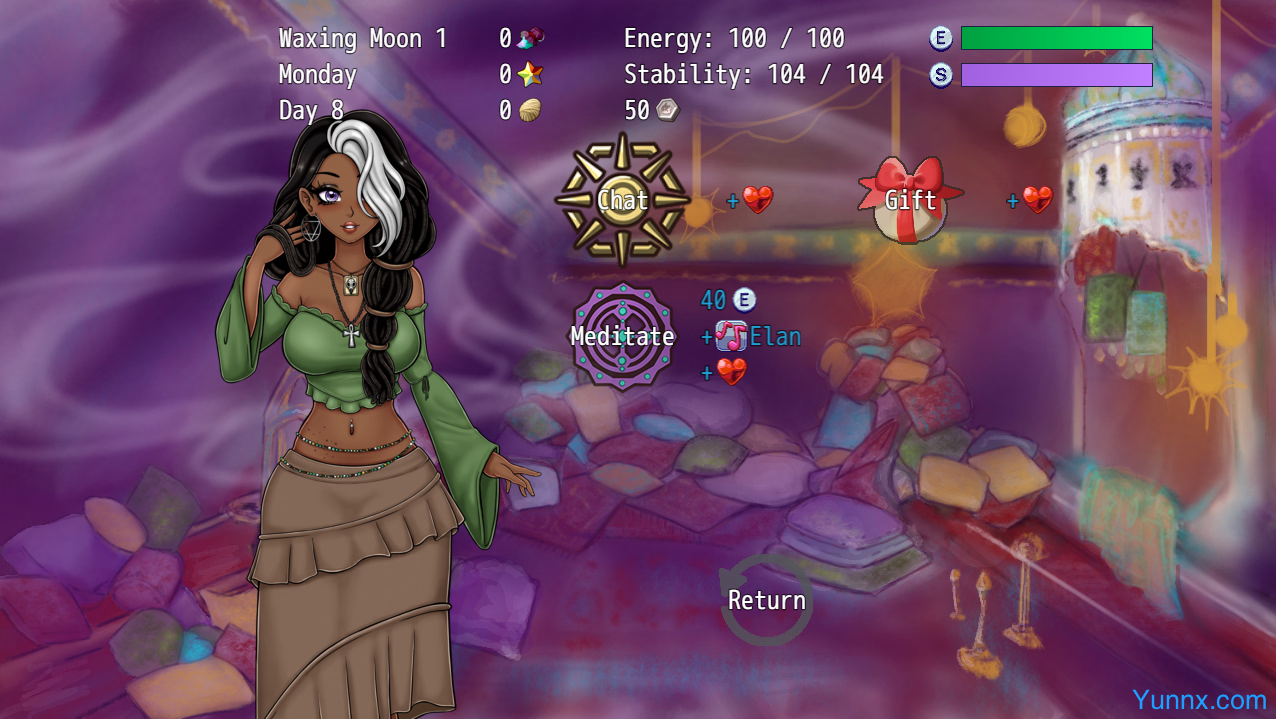The image size is (1276, 719).
Task: Give a Gift using the bow button
Action: click(x=910, y=200)
